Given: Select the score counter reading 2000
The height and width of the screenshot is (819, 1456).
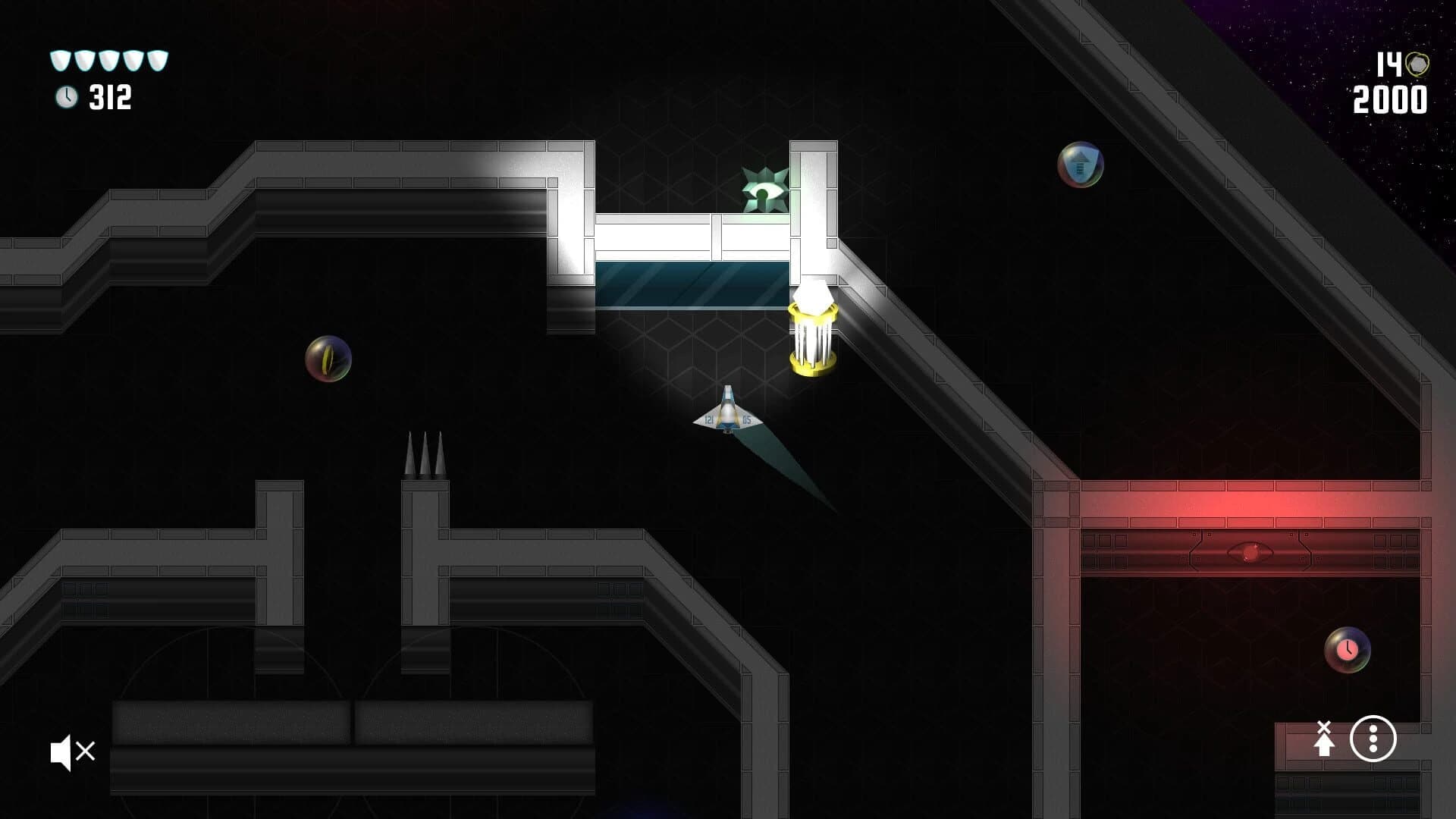Looking at the screenshot, I should (x=1390, y=99).
